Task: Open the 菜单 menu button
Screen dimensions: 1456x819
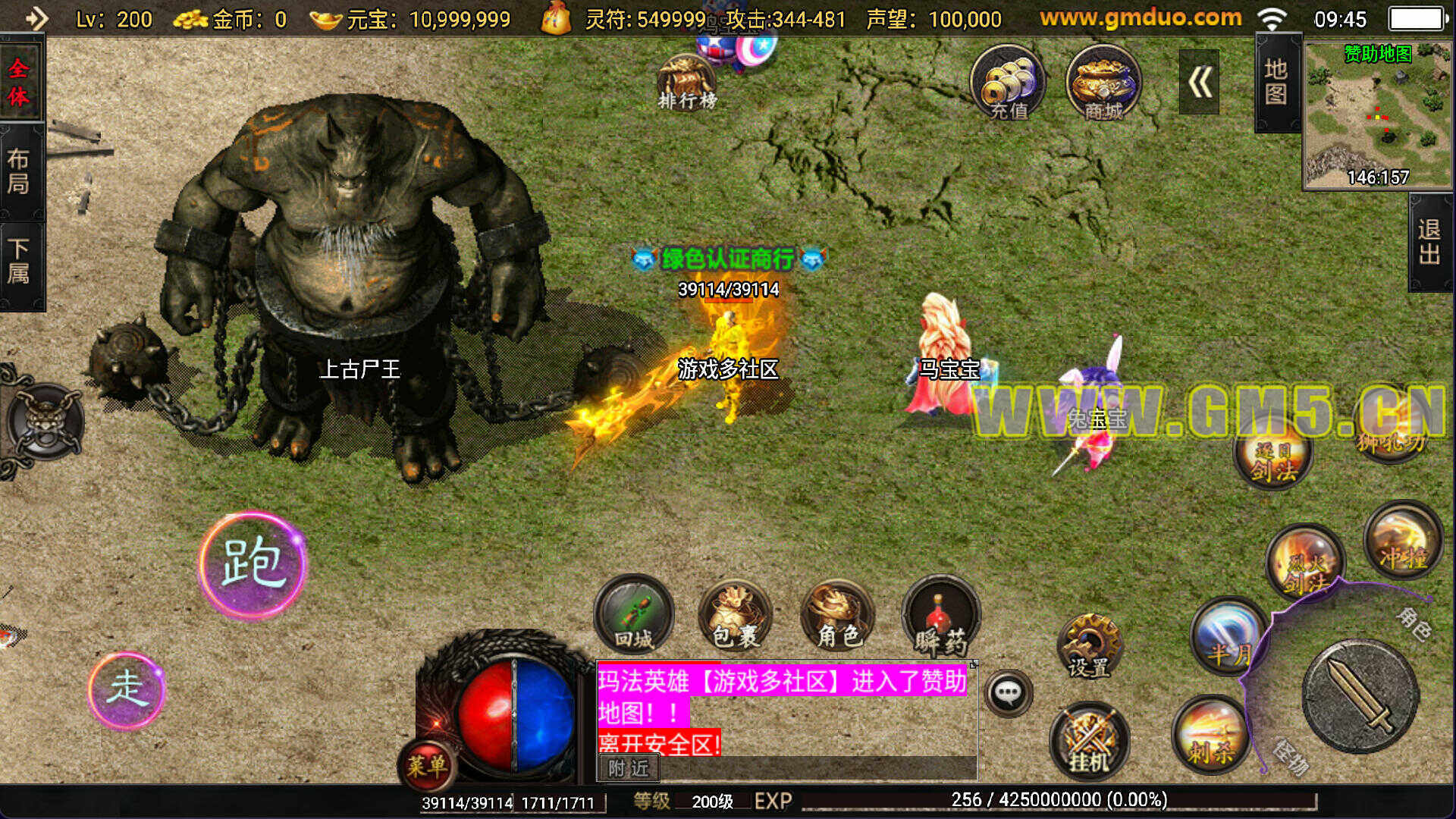Action: coord(427,764)
